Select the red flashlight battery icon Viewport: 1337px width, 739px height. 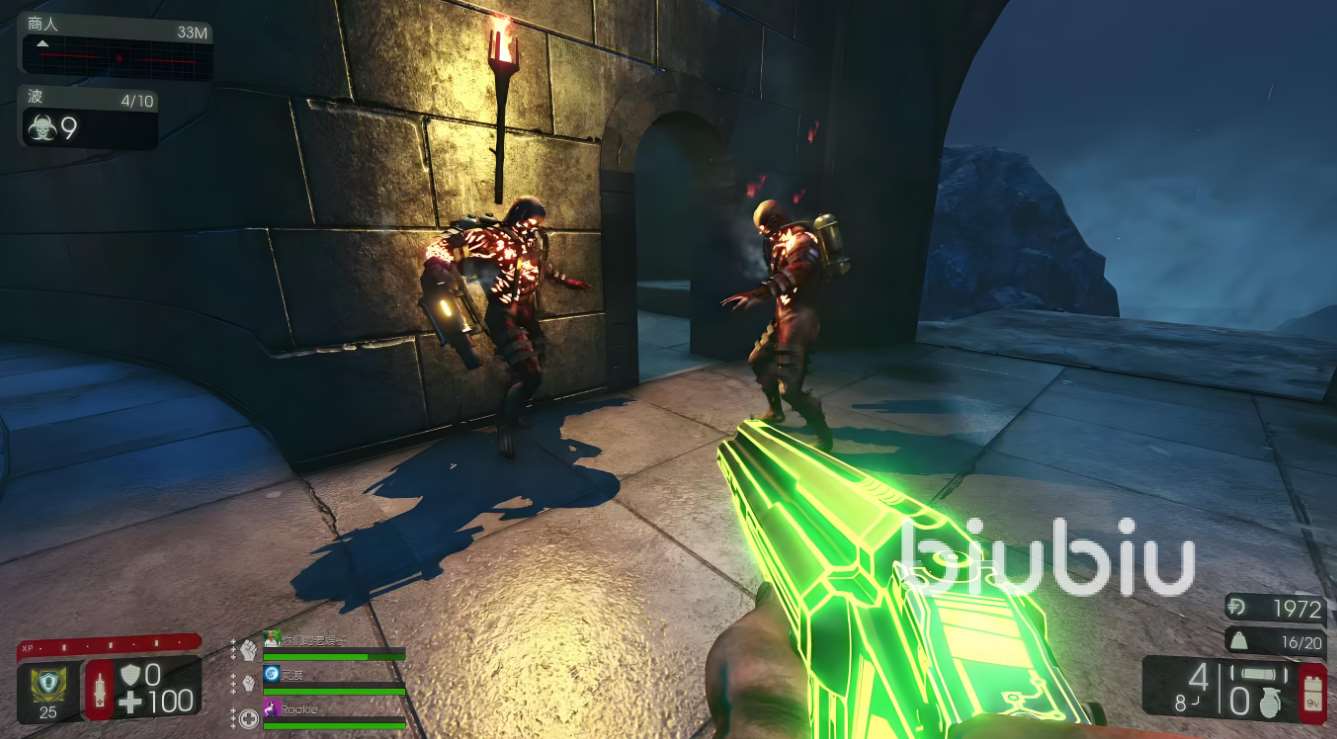(x=1311, y=691)
